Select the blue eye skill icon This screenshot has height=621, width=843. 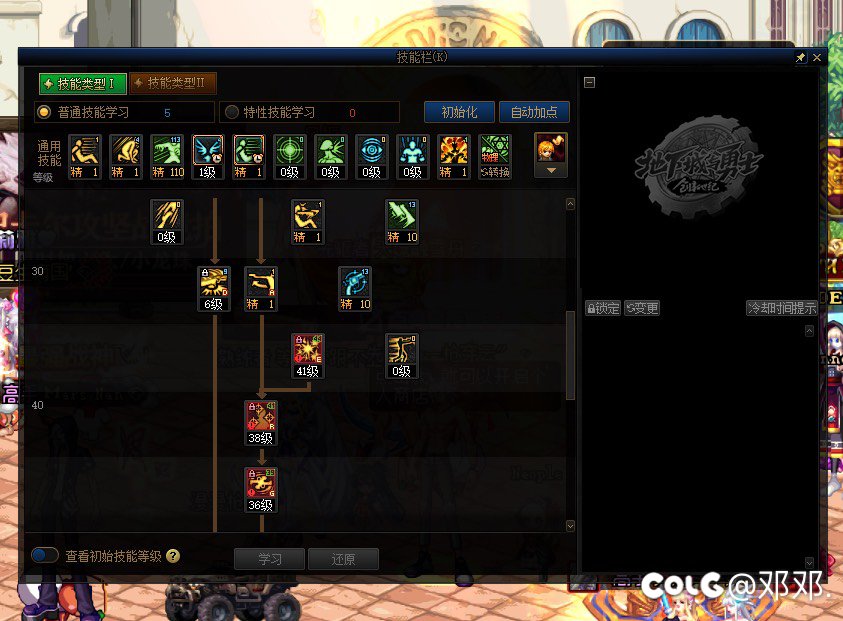click(x=372, y=156)
